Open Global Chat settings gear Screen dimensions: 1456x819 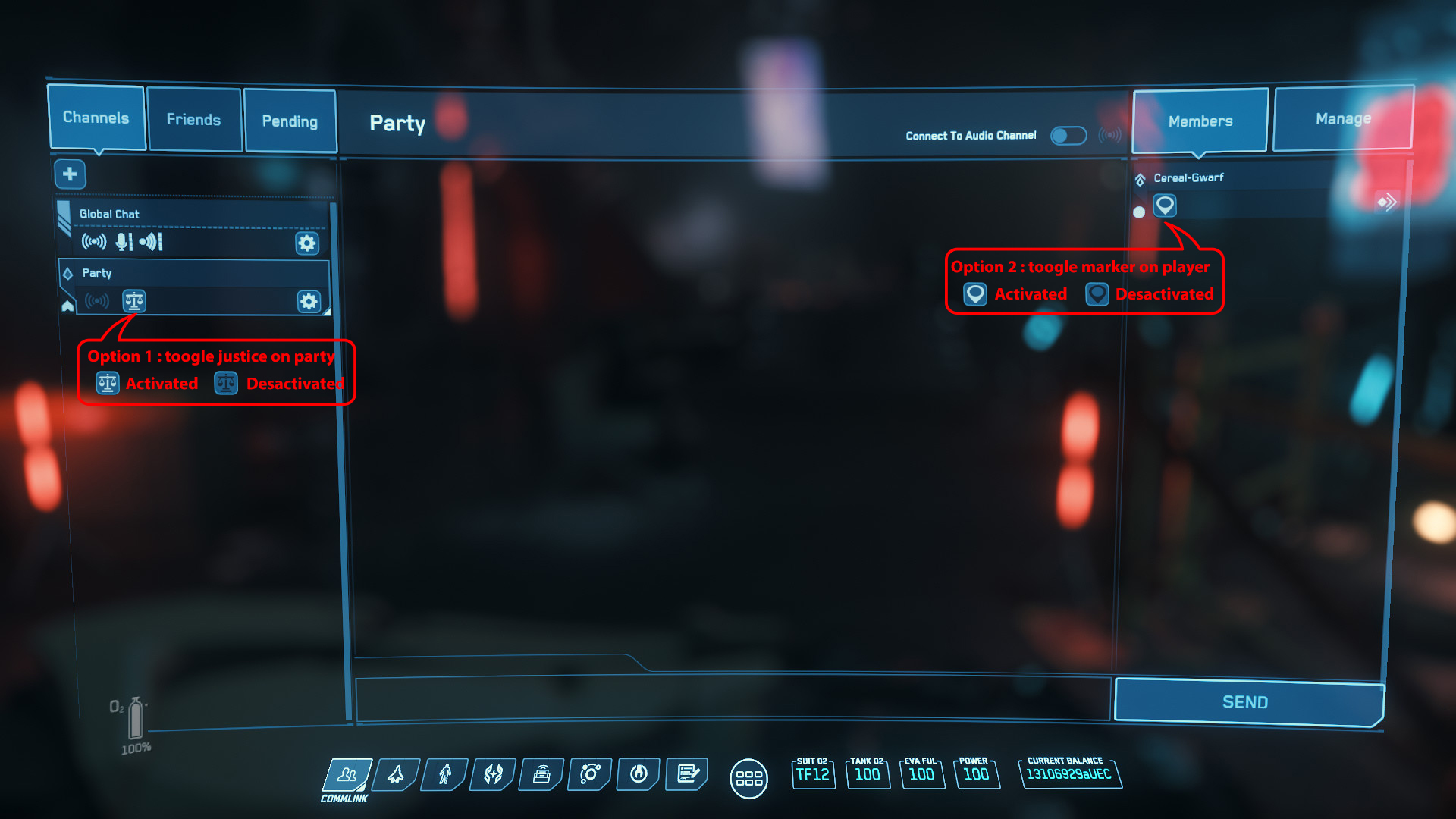(x=306, y=243)
